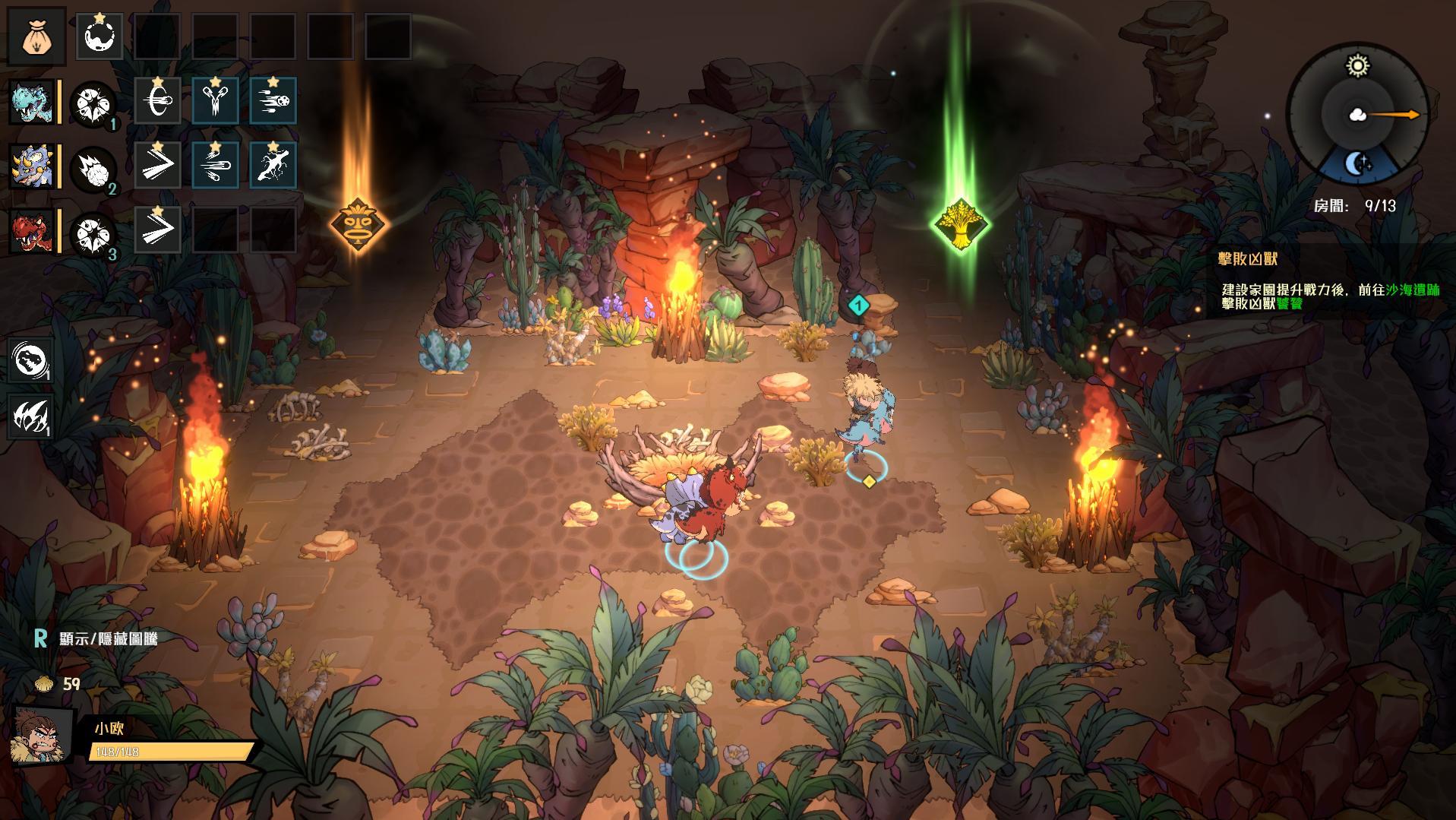Image resolution: width=1456 pixels, height=820 pixels.
Task: Open the bag with the paw-print sack icon
Action: 37,36
